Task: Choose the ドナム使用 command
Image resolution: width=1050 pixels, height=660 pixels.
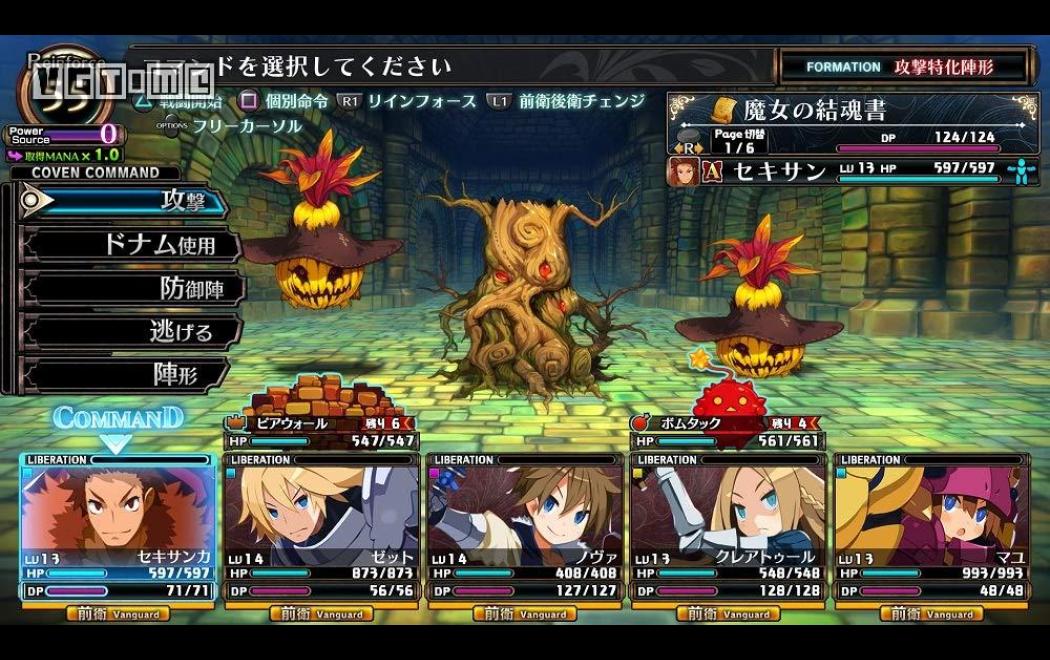Action: pos(130,245)
